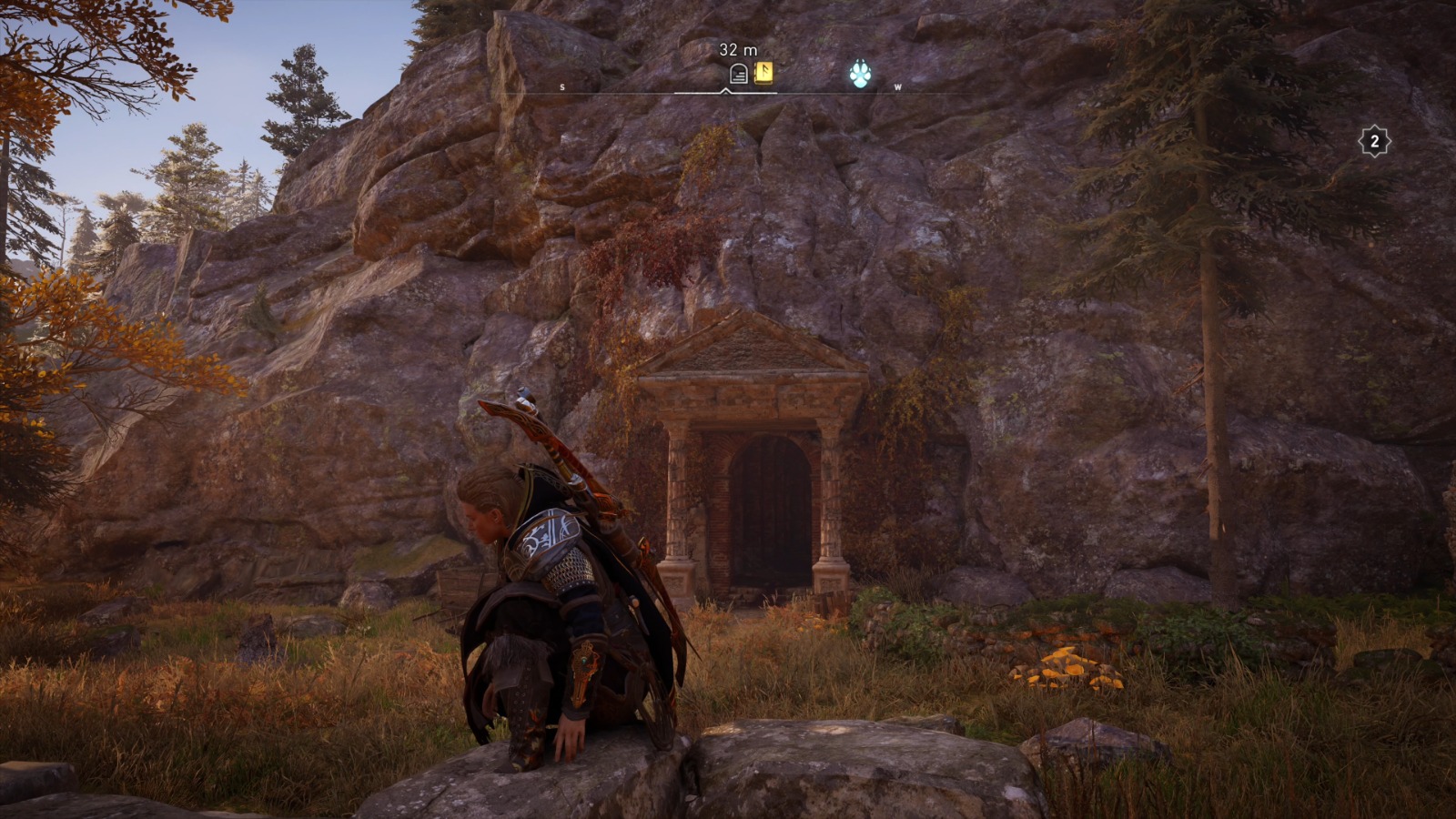Click the white arrow notch under the compass
Image resolution: width=1456 pixels, height=819 pixels.
724,91
